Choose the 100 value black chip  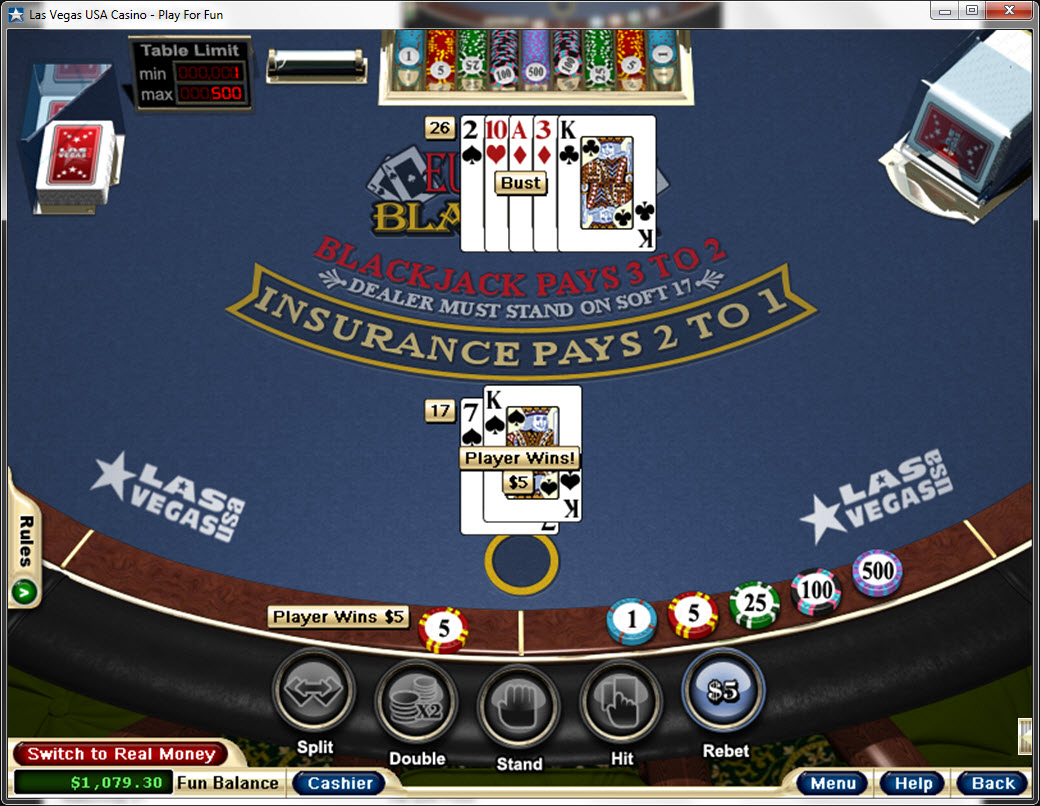pos(817,591)
